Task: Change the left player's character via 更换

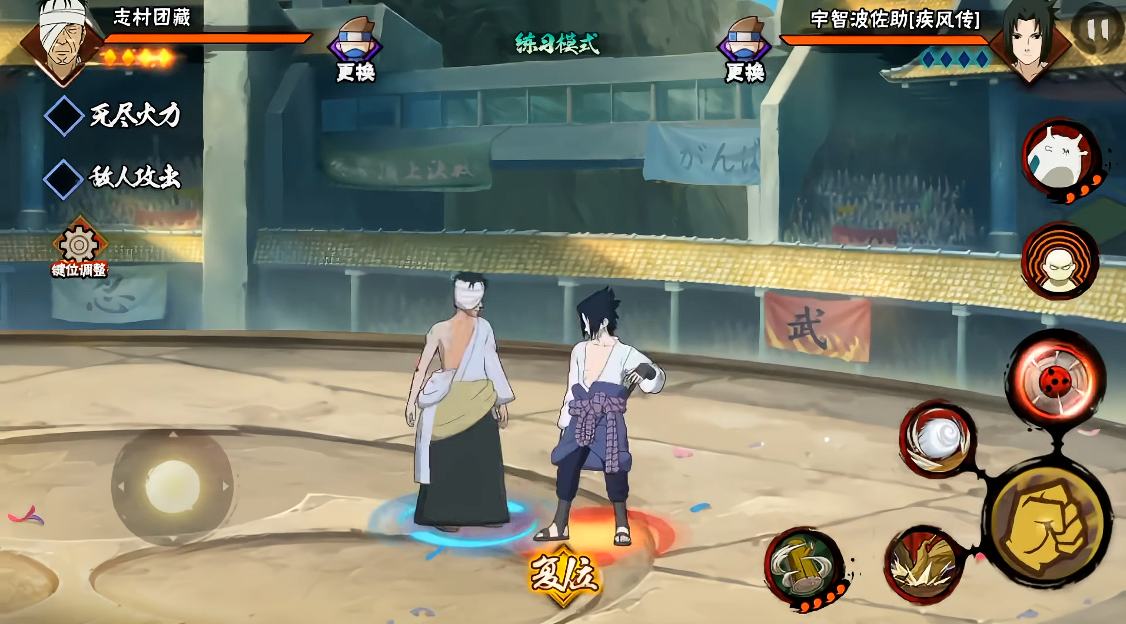Action: click(355, 49)
